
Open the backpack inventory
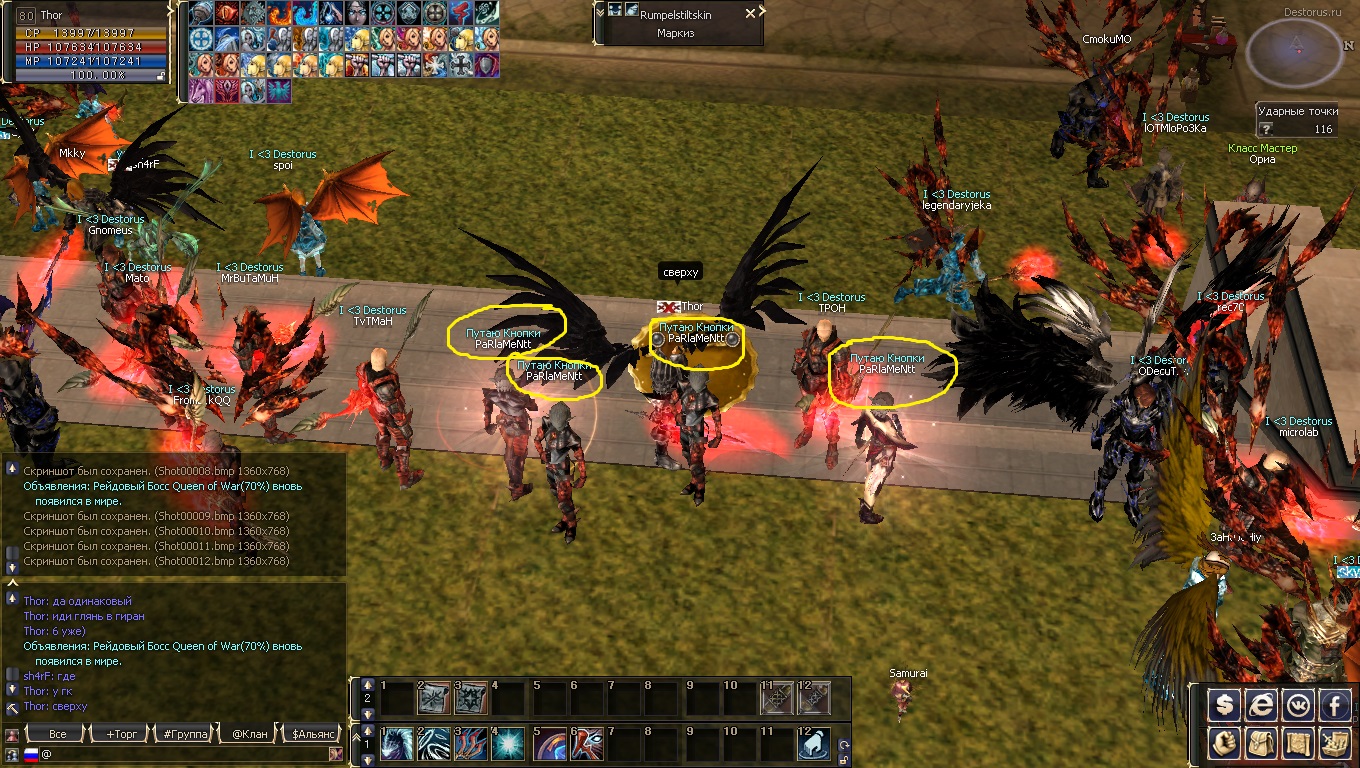[x=1261, y=742]
